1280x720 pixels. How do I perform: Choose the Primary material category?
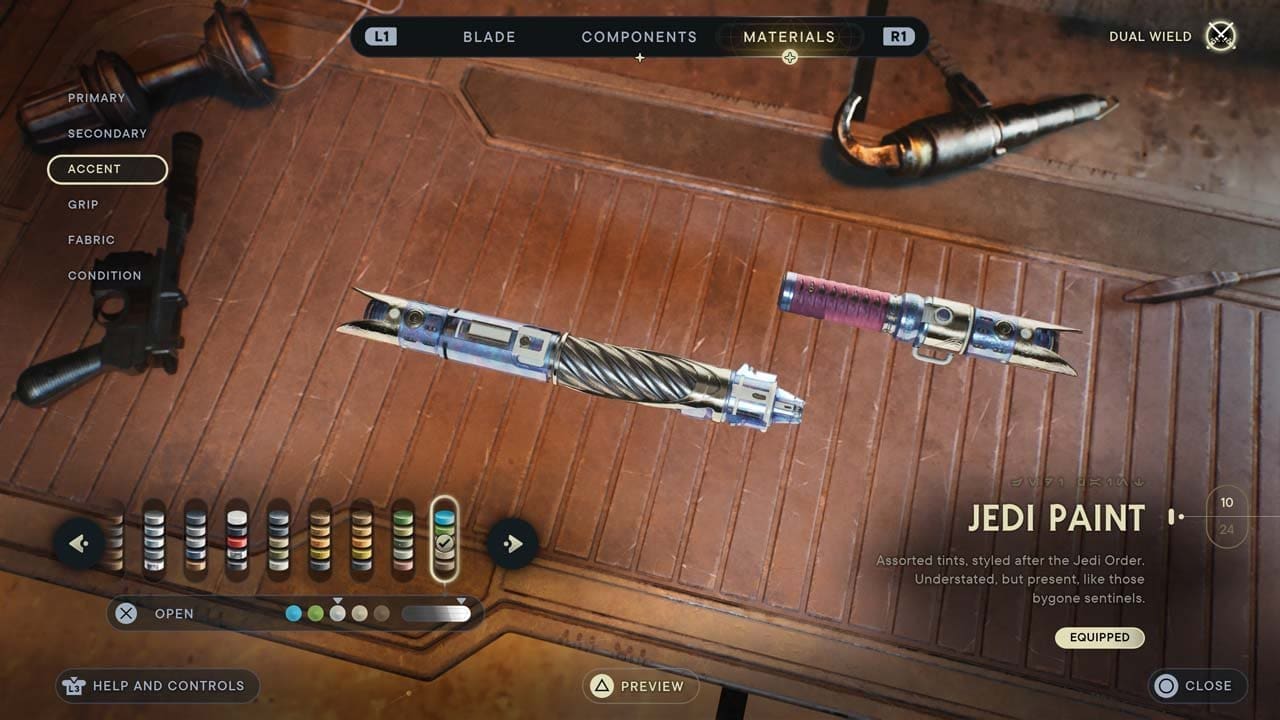click(96, 98)
